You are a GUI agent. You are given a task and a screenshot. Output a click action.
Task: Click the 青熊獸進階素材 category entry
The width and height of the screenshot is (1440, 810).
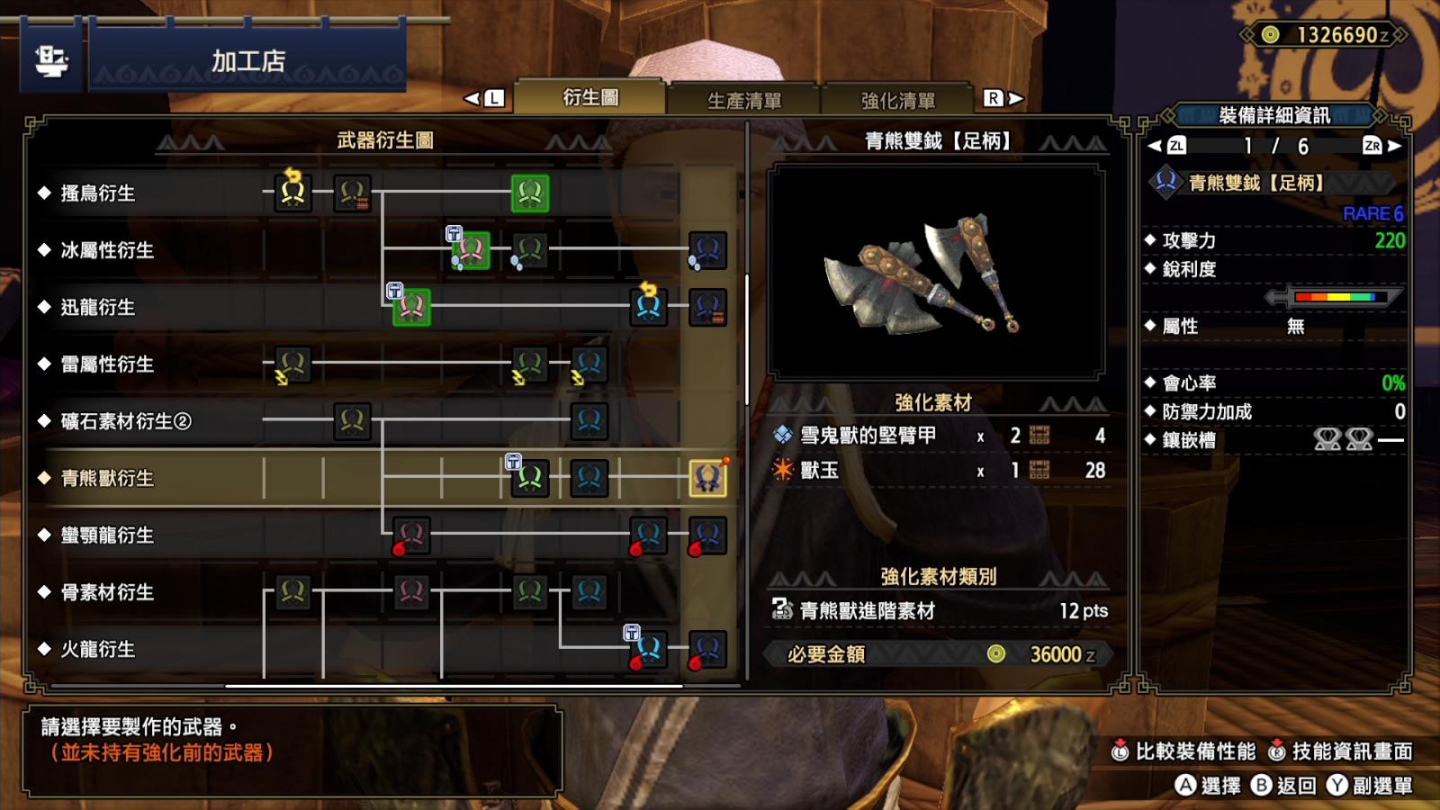tap(867, 611)
